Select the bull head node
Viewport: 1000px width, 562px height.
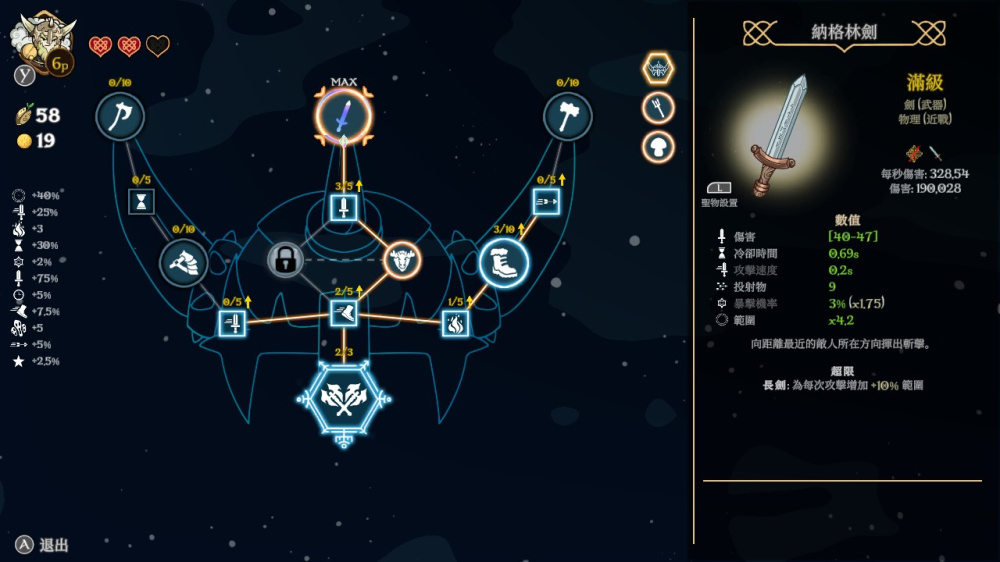(402, 260)
